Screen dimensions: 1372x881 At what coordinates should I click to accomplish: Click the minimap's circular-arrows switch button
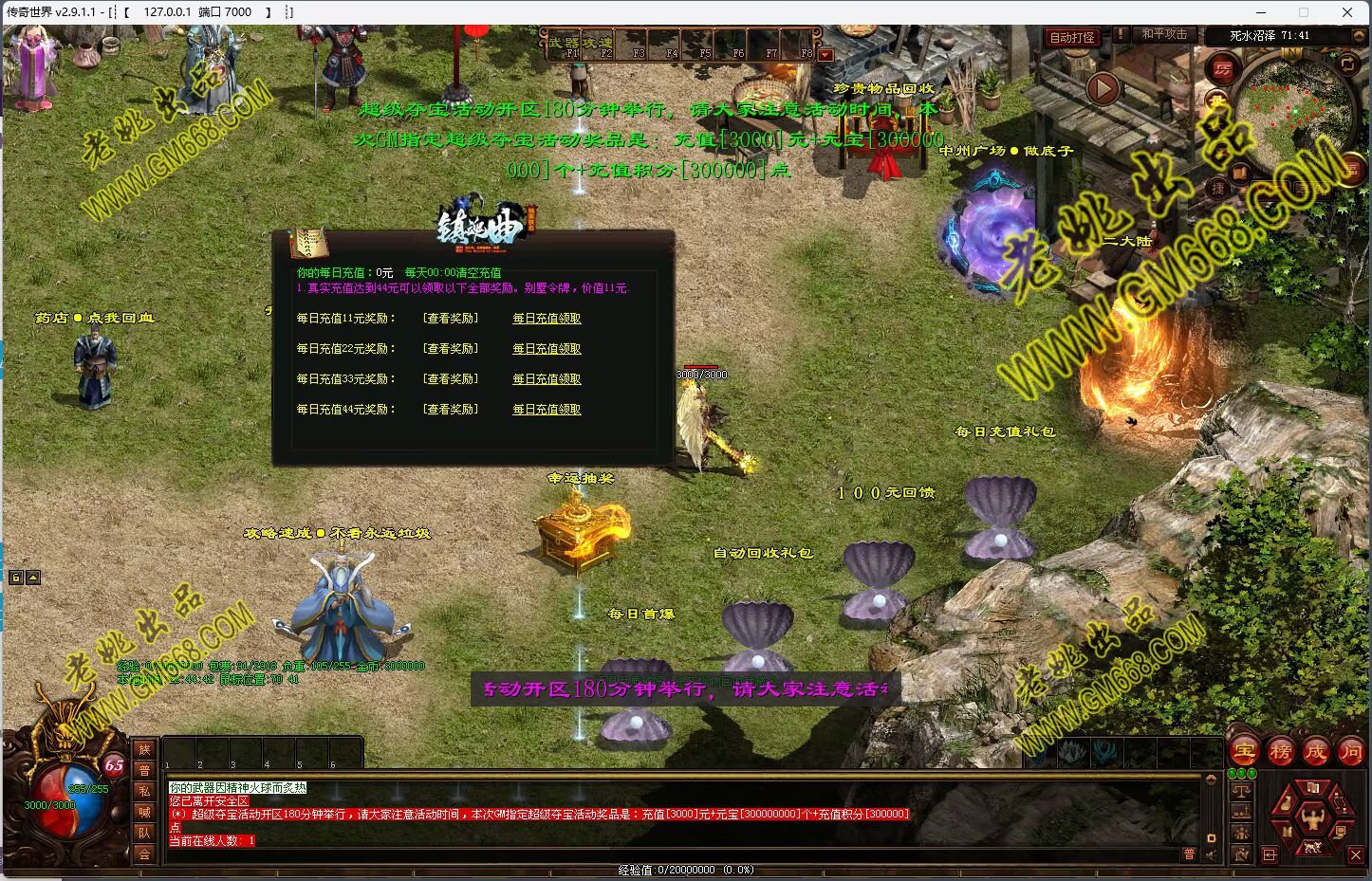click(1347, 64)
